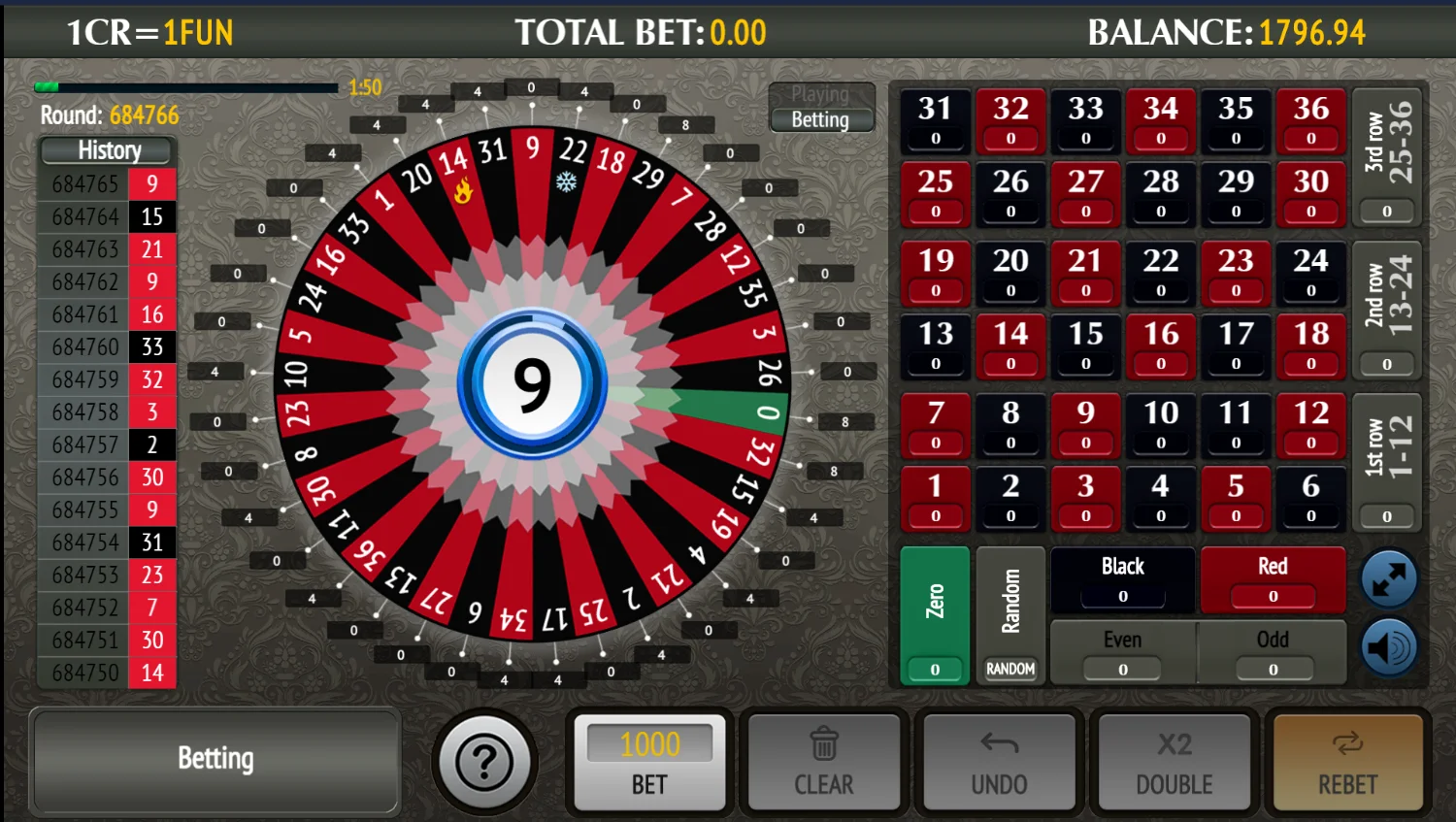Viewport: 1456px width, 822px height.
Task: Select history entry for round 684765
Action: click(107, 183)
